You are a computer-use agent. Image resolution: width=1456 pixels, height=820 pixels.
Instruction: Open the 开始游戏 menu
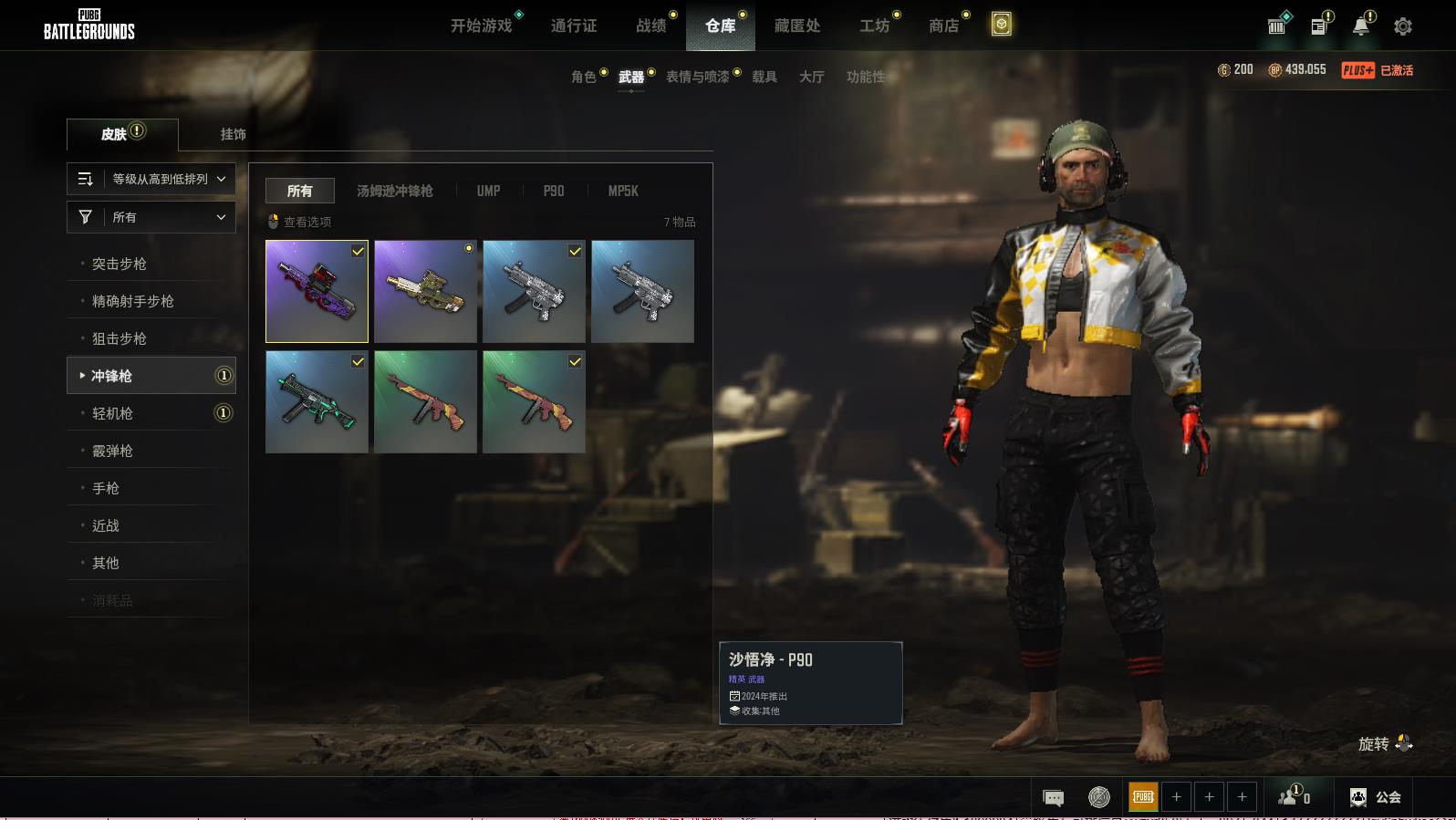(x=481, y=26)
